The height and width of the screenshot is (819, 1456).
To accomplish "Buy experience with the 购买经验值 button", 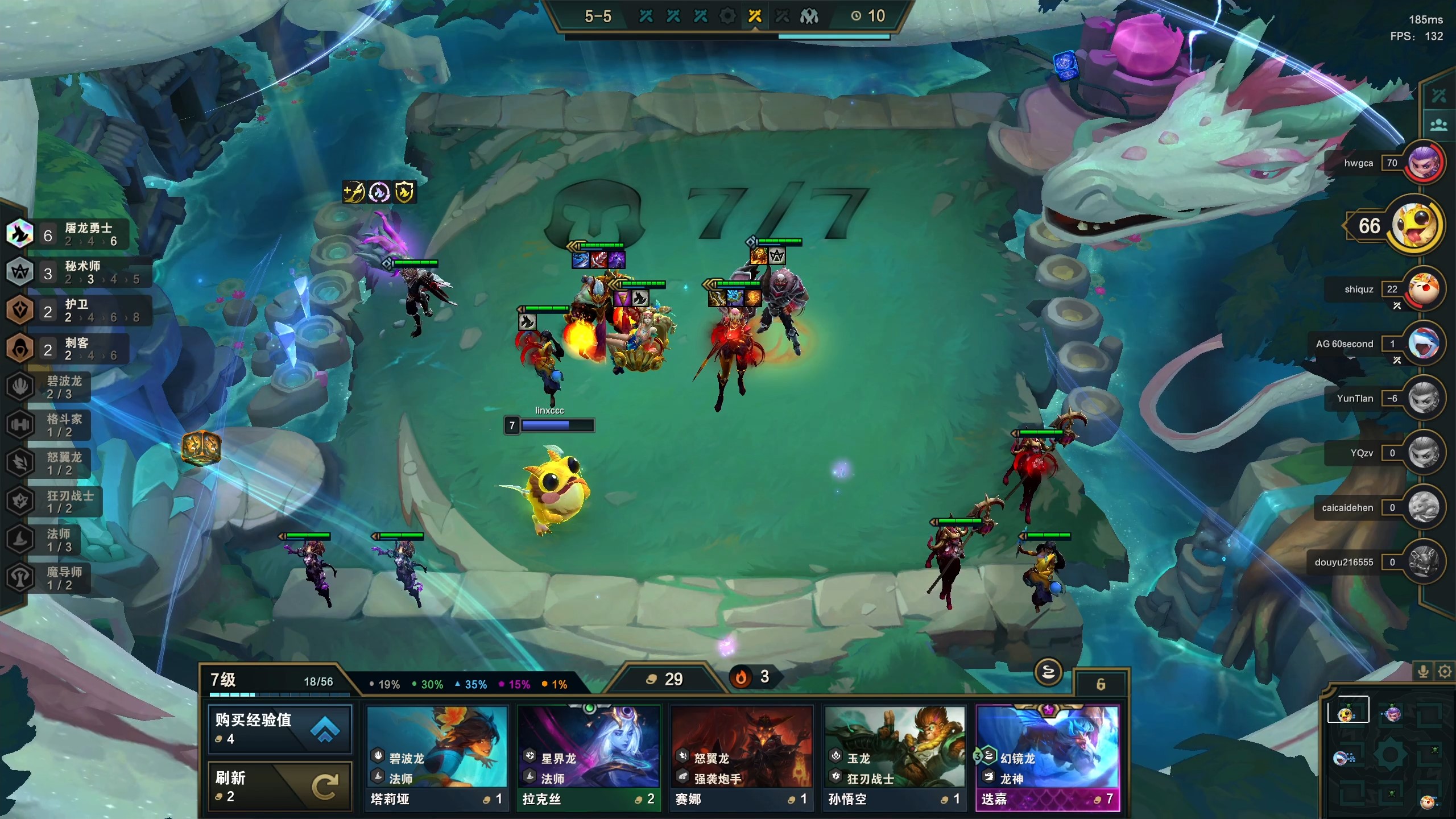I will pyautogui.click(x=279, y=729).
